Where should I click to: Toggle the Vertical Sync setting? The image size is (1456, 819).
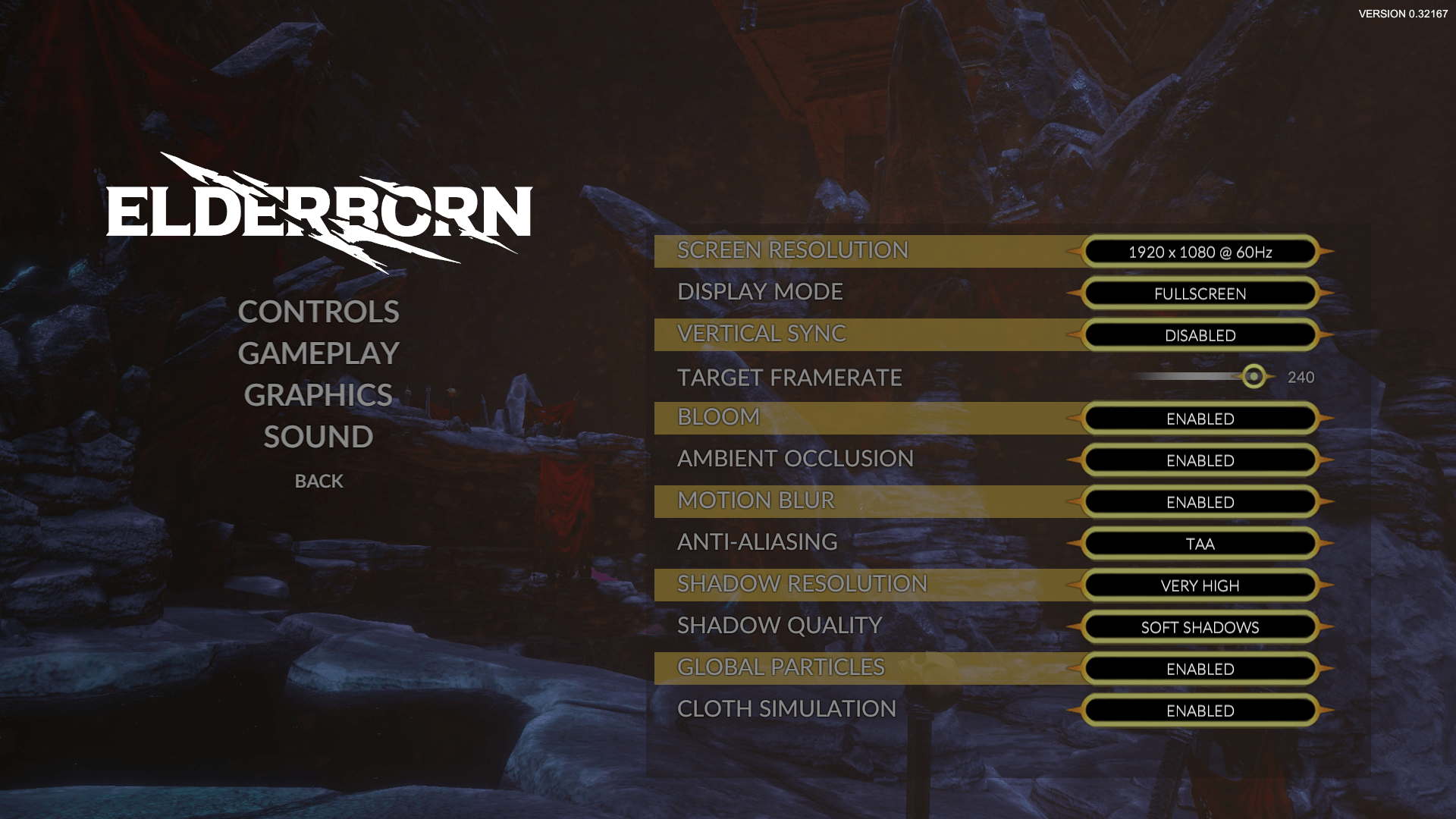point(1200,335)
